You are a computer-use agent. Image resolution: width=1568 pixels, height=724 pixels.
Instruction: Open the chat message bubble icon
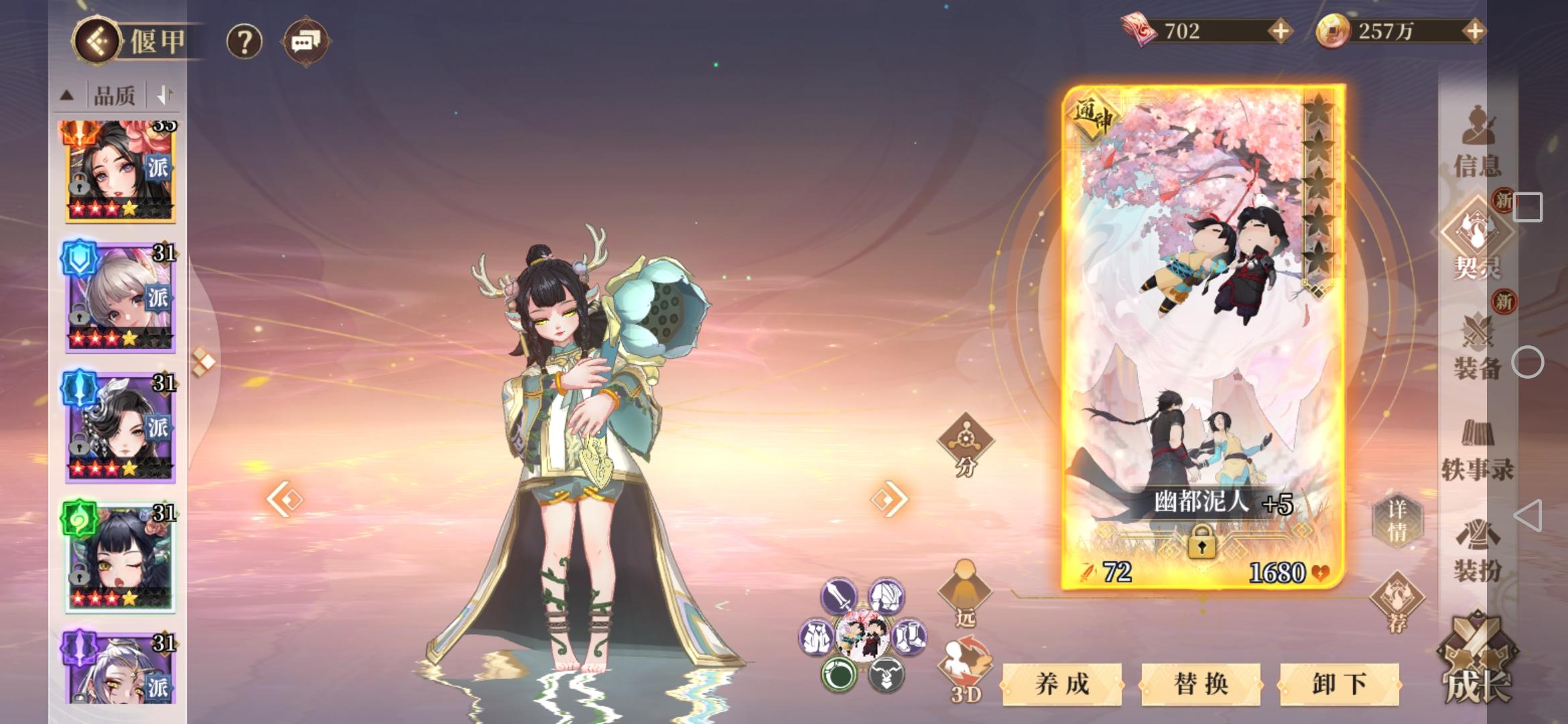[x=307, y=42]
